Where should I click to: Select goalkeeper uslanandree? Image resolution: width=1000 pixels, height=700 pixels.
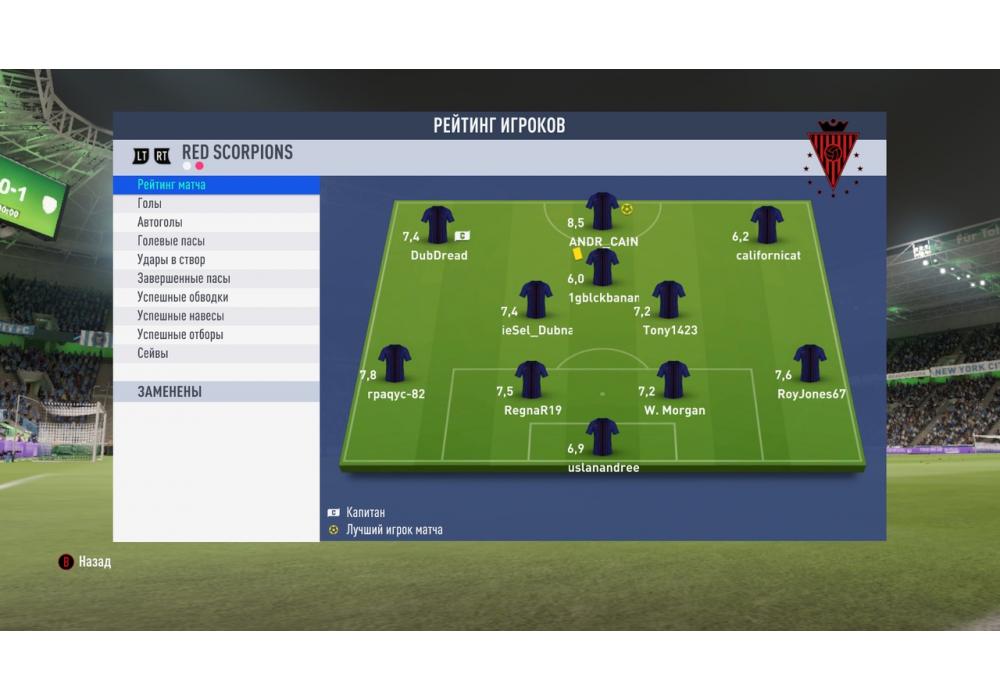(602, 437)
